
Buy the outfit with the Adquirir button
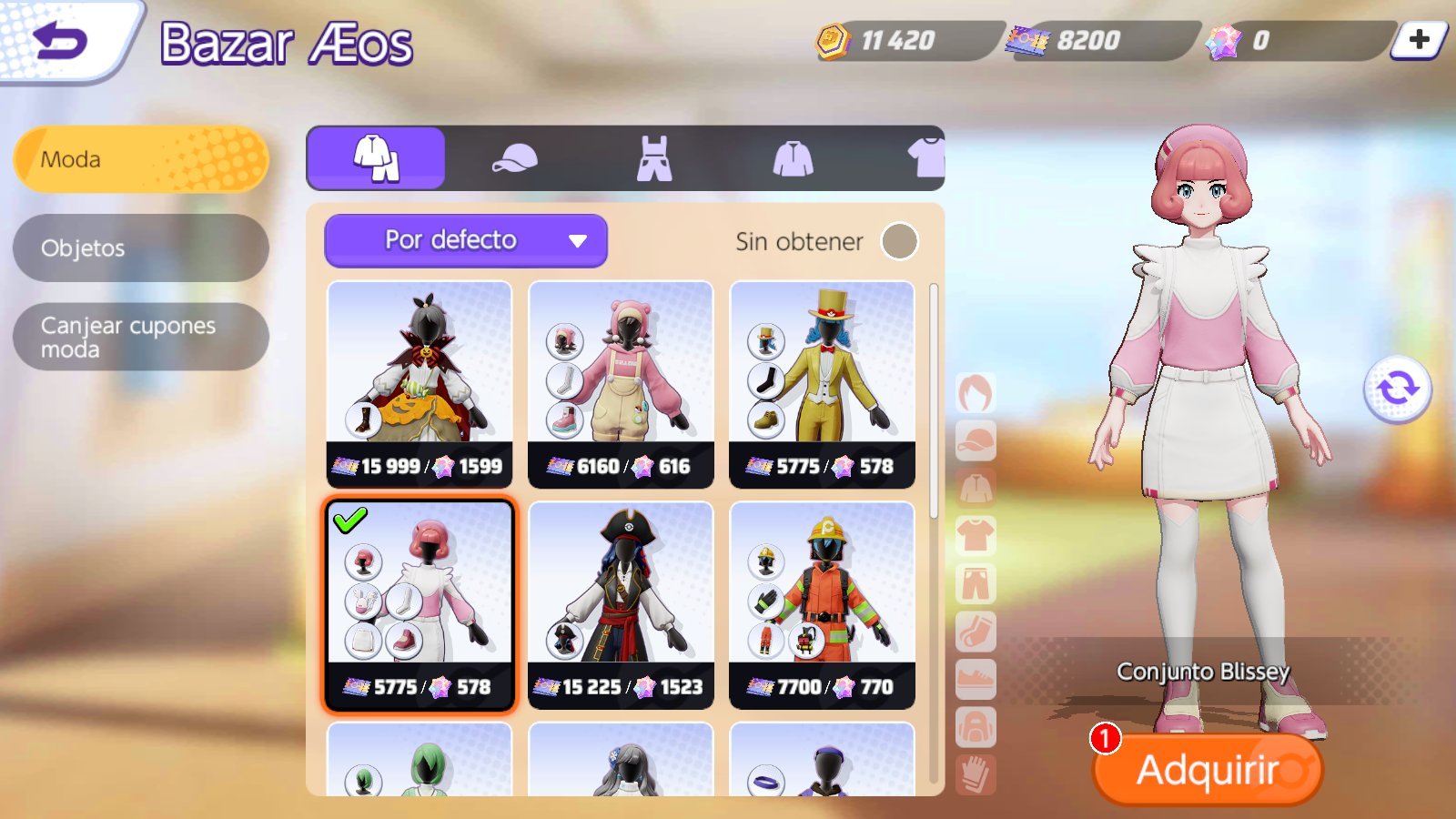pos(1208,770)
